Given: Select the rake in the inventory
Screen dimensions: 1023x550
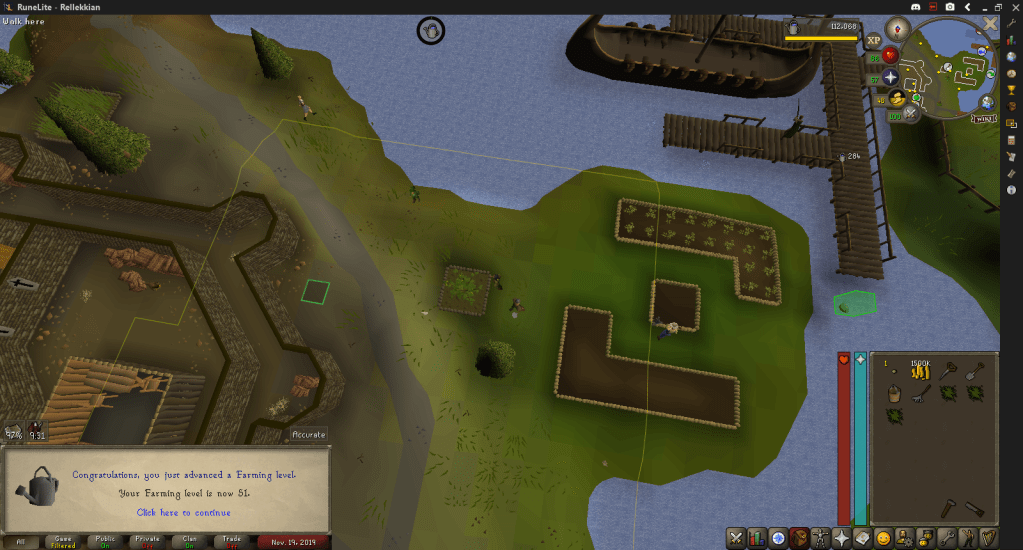Looking at the screenshot, I should click(x=921, y=394).
